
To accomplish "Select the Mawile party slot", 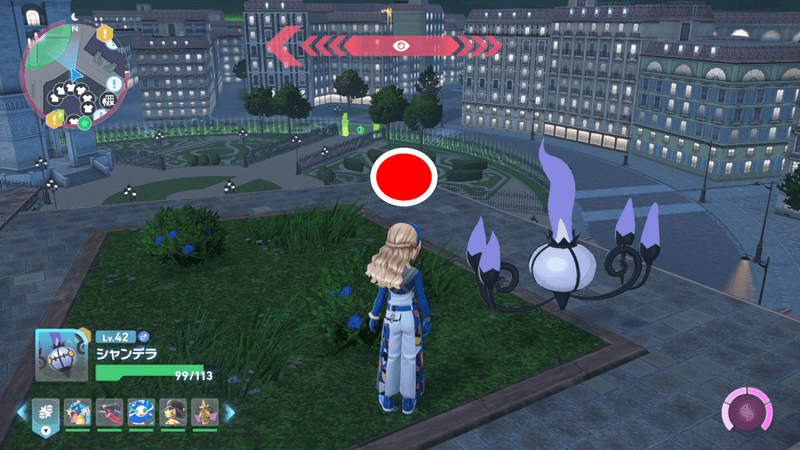I will coord(174,411).
